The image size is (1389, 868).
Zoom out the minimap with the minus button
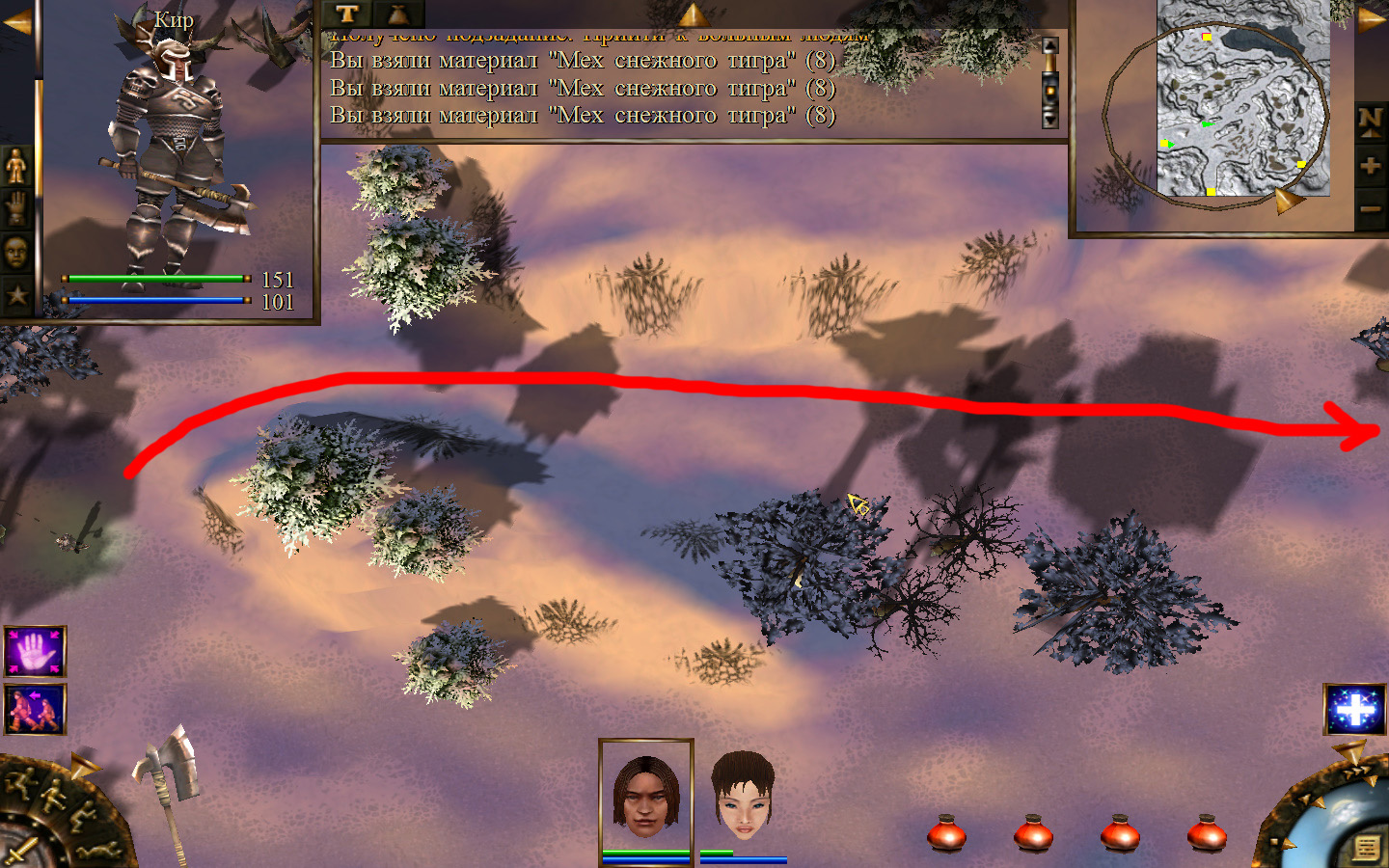1370,208
